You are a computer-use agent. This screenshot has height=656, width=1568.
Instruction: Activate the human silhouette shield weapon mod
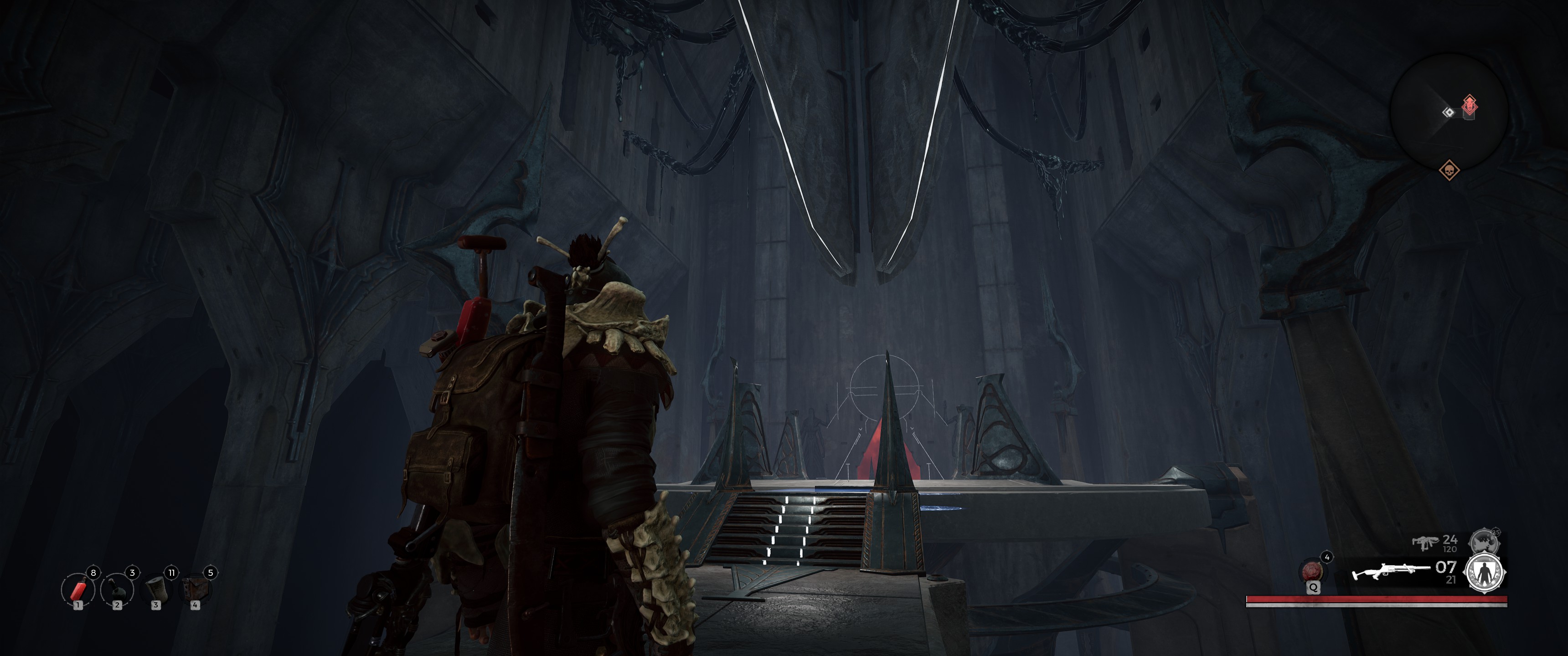(1484, 573)
